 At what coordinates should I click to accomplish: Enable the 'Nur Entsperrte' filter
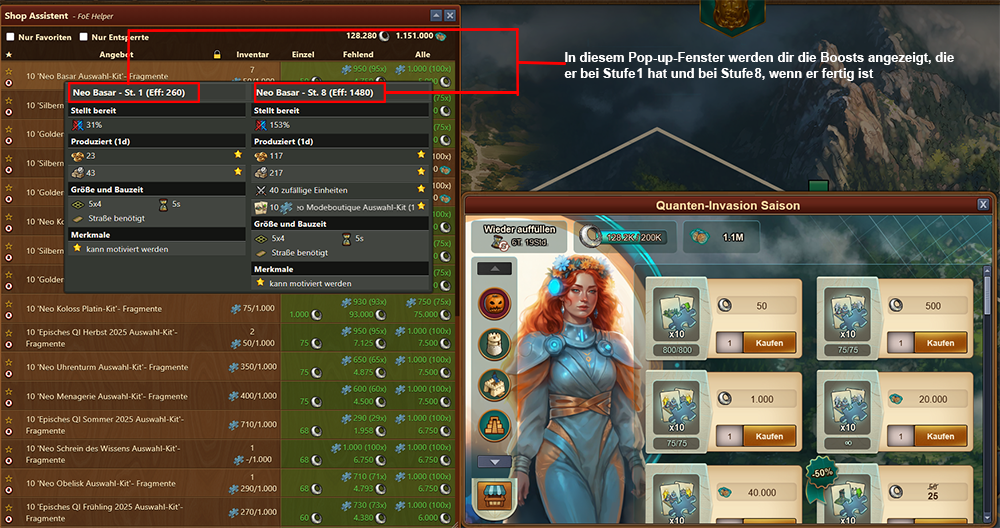83,37
